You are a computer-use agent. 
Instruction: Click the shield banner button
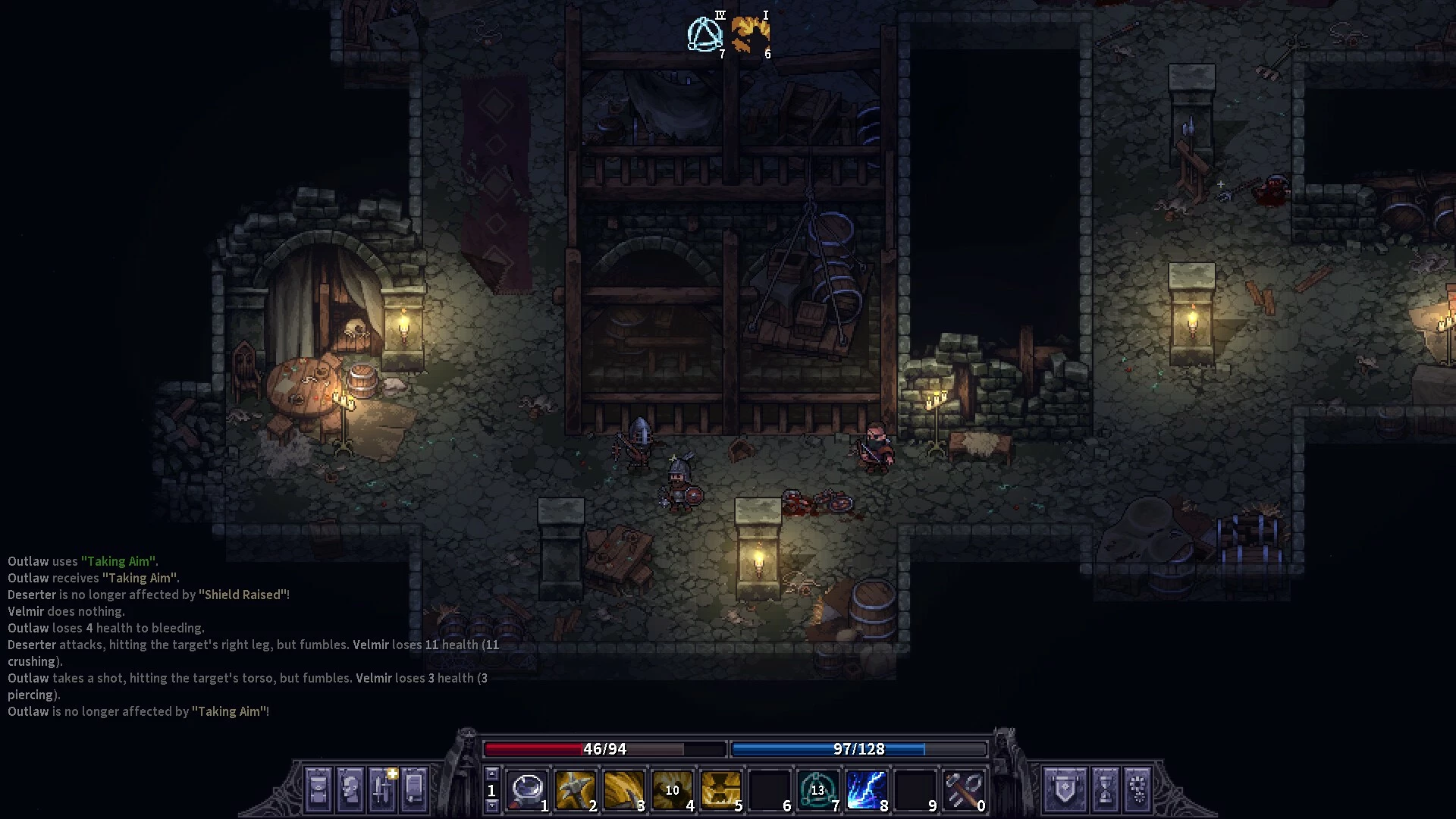pyautogui.click(x=1065, y=789)
